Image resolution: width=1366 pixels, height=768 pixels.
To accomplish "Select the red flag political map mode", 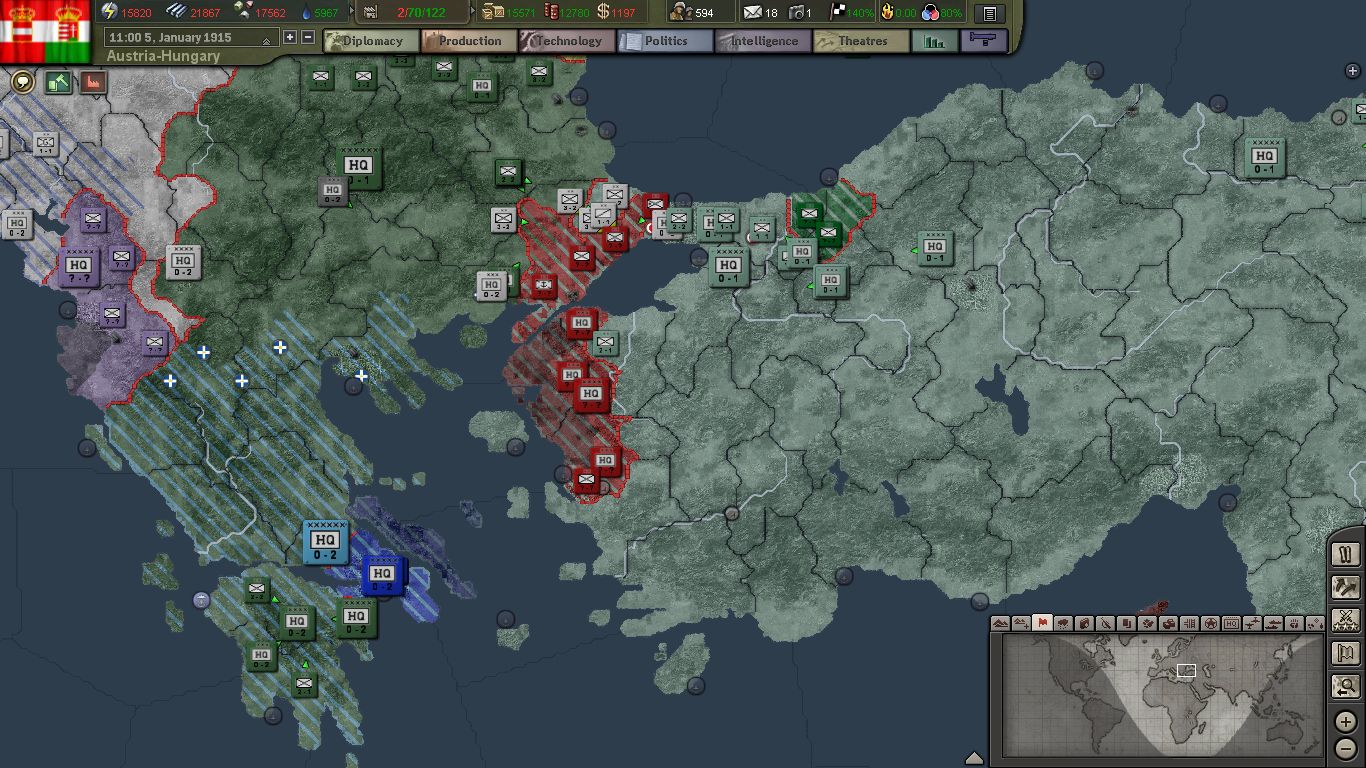I will coord(1042,623).
